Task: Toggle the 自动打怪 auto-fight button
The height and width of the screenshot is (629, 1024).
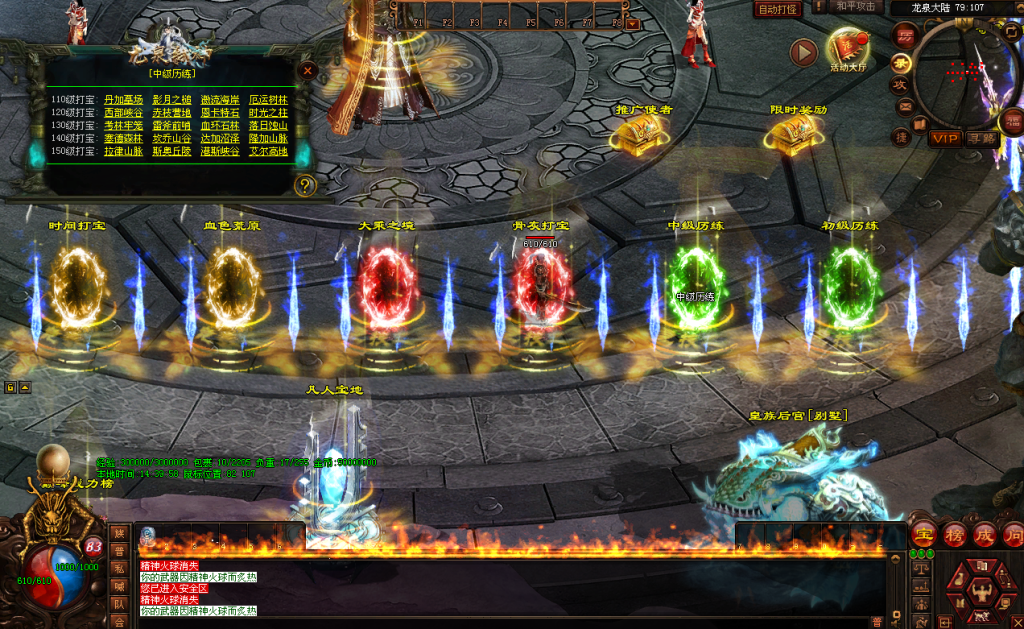Action: point(777,8)
